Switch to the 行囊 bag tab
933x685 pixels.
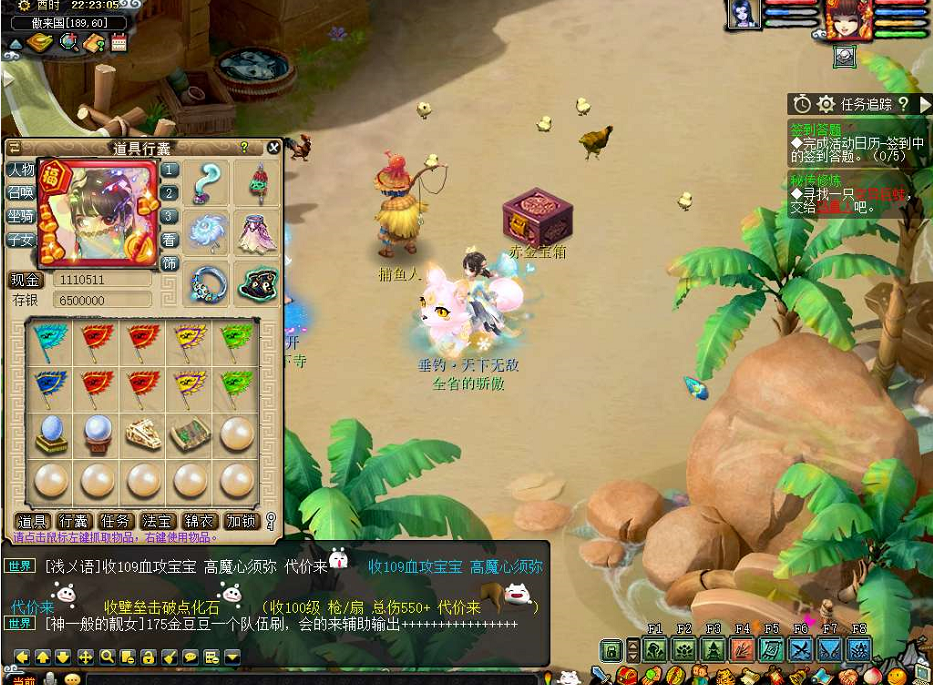[74, 521]
